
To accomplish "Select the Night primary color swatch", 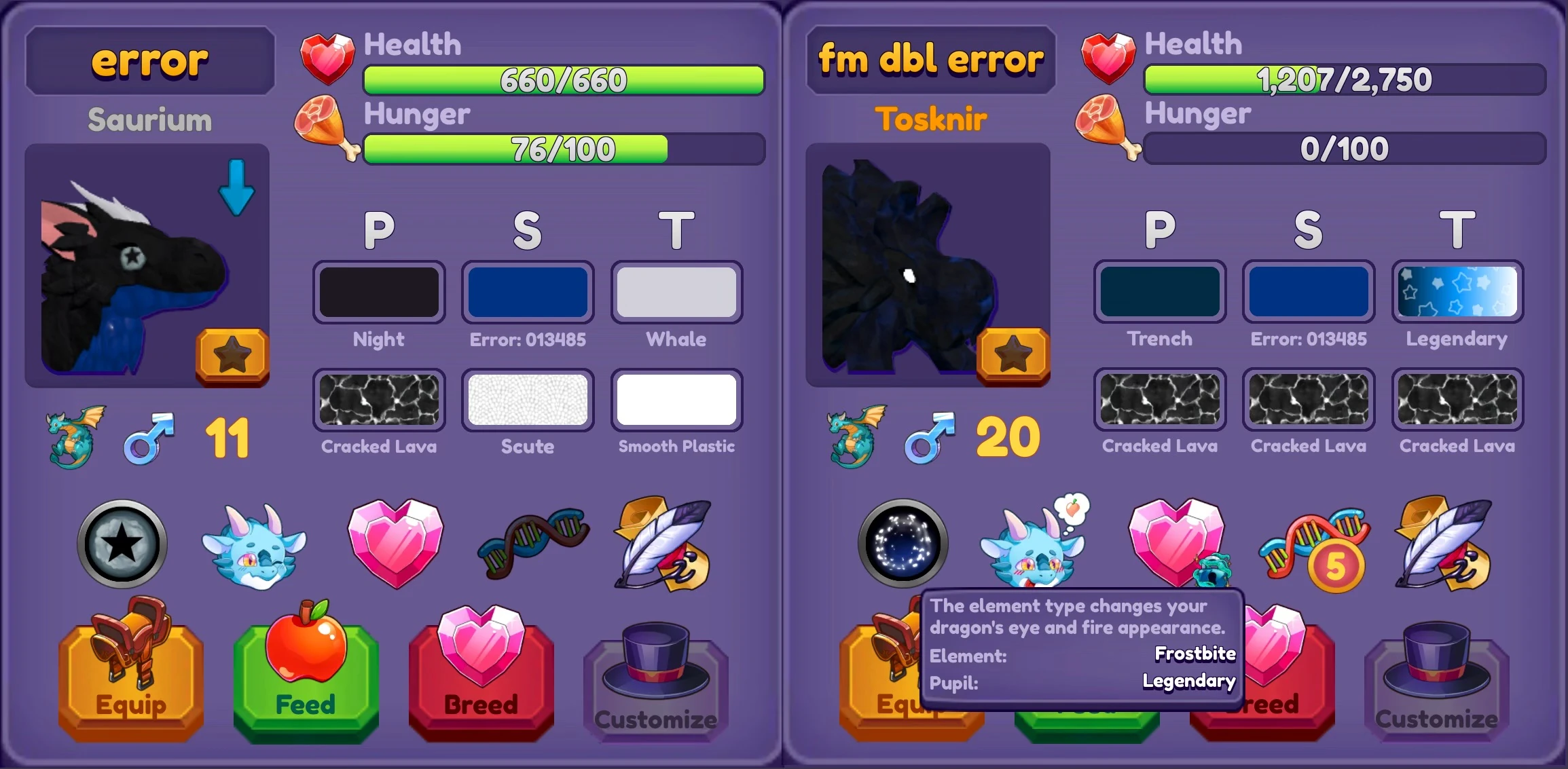I will click(379, 292).
